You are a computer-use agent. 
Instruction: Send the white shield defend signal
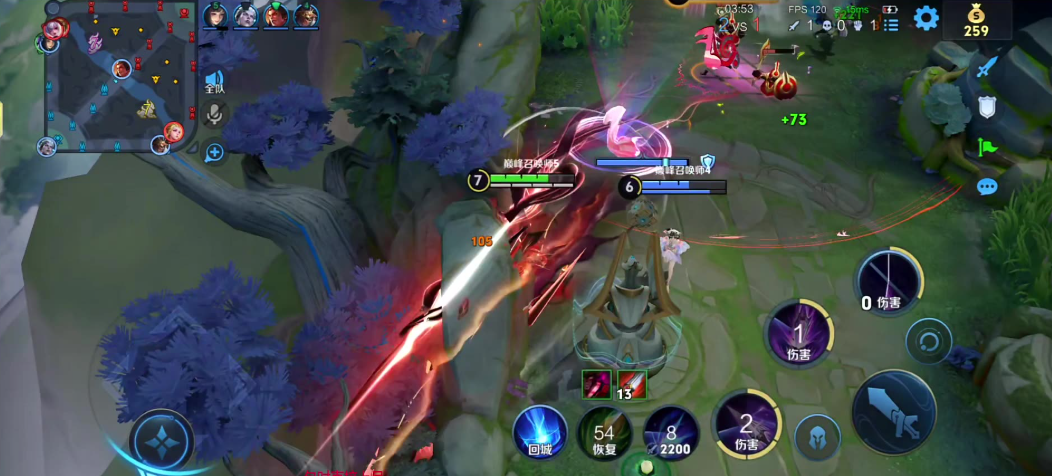[987, 106]
